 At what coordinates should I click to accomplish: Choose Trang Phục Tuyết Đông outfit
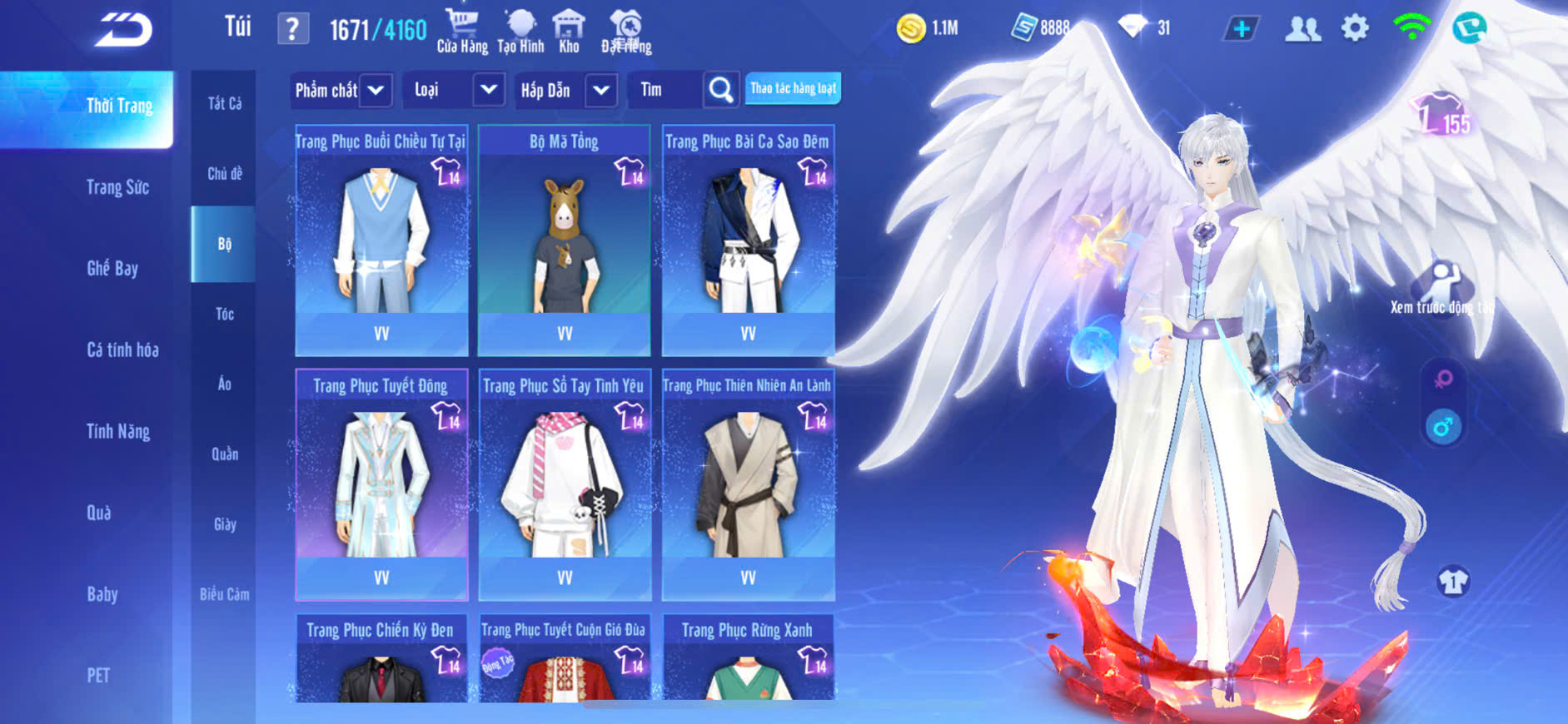381,484
